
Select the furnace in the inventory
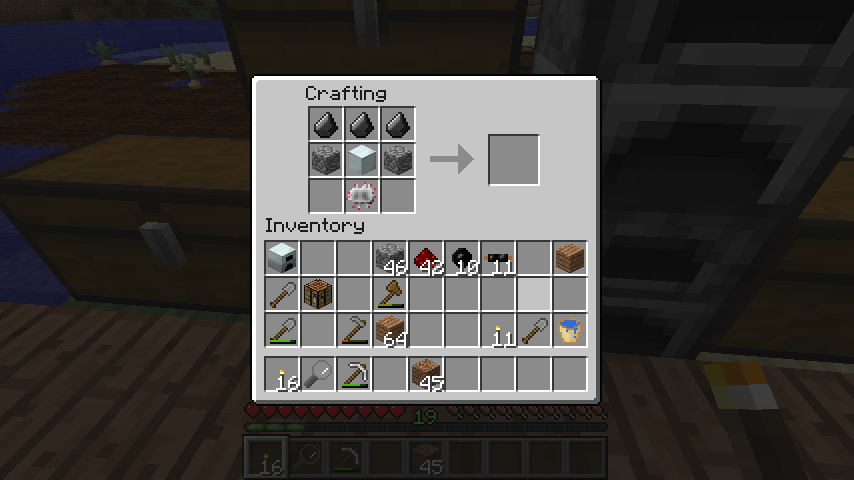282,258
